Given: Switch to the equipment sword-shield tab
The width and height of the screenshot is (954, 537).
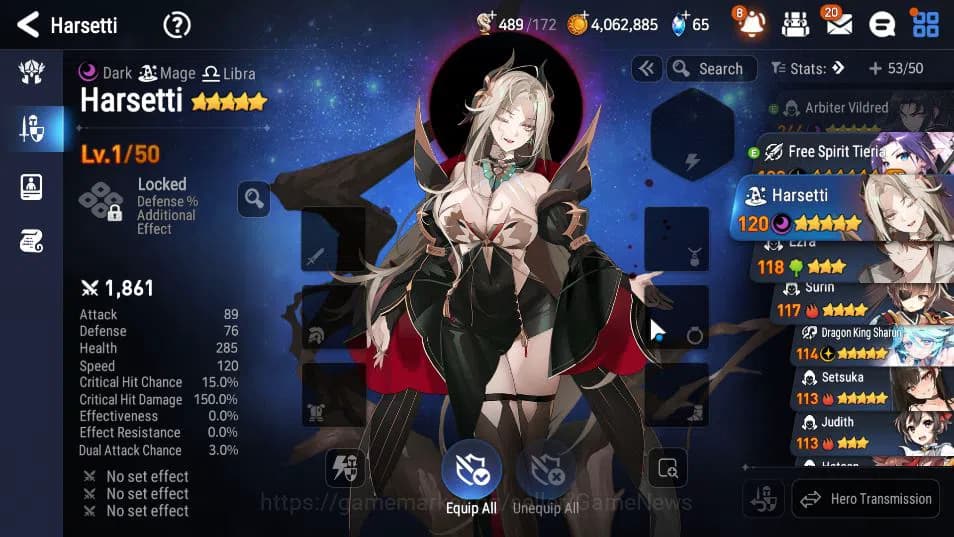Looking at the screenshot, I should (31, 128).
